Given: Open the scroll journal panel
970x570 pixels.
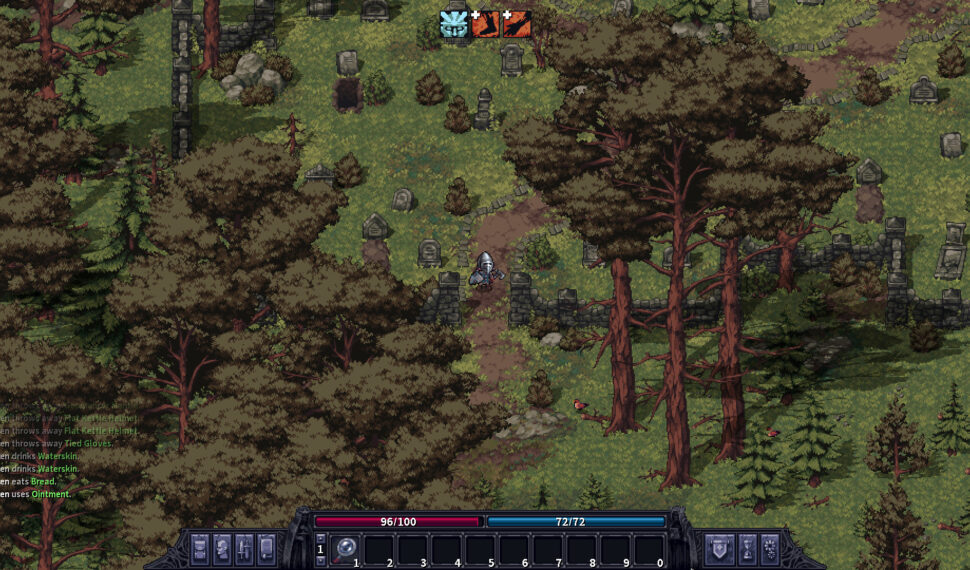Looking at the screenshot, I should pyautogui.click(x=267, y=549).
